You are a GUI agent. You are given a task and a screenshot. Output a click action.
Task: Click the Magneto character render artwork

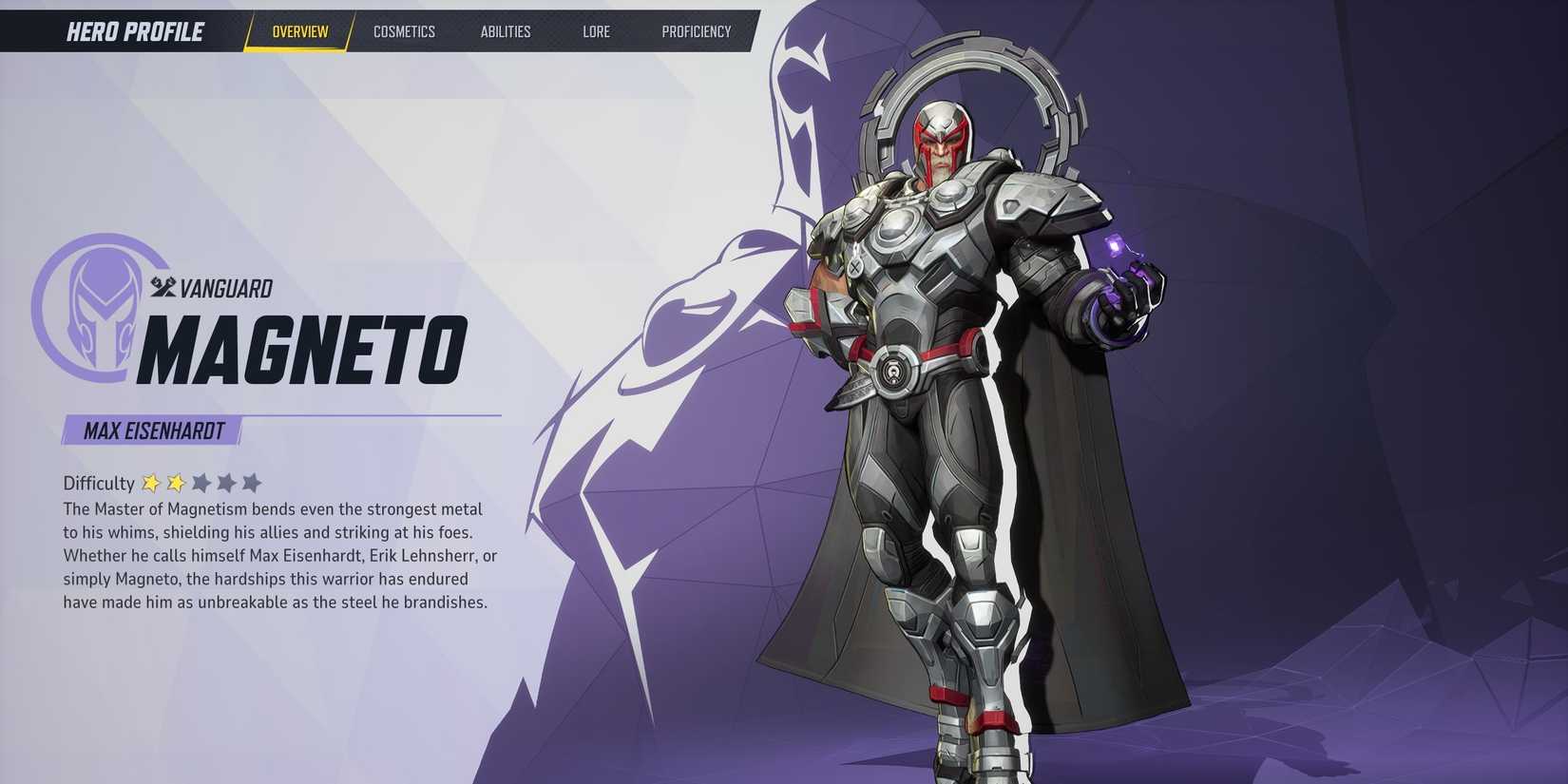click(941, 380)
